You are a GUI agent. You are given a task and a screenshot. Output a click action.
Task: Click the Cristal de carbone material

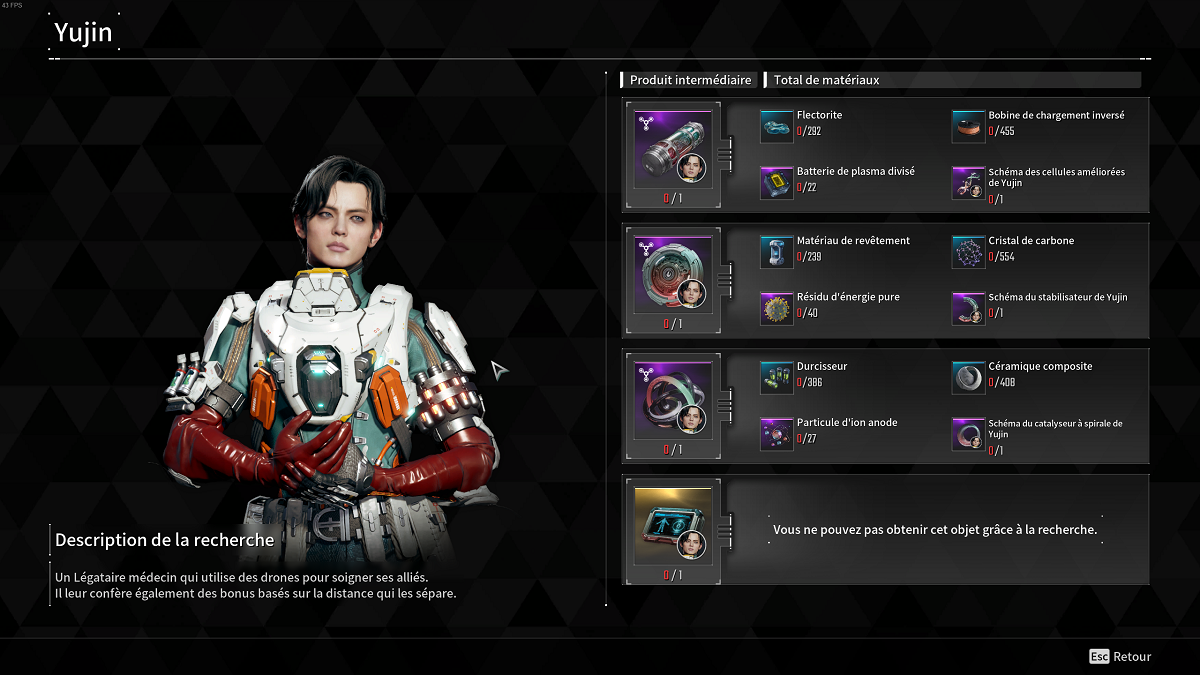pyautogui.click(x=968, y=251)
